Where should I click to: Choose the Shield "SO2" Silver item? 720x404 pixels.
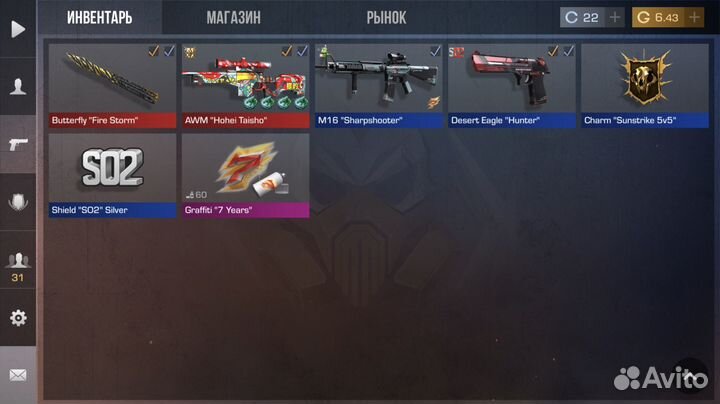tap(112, 174)
